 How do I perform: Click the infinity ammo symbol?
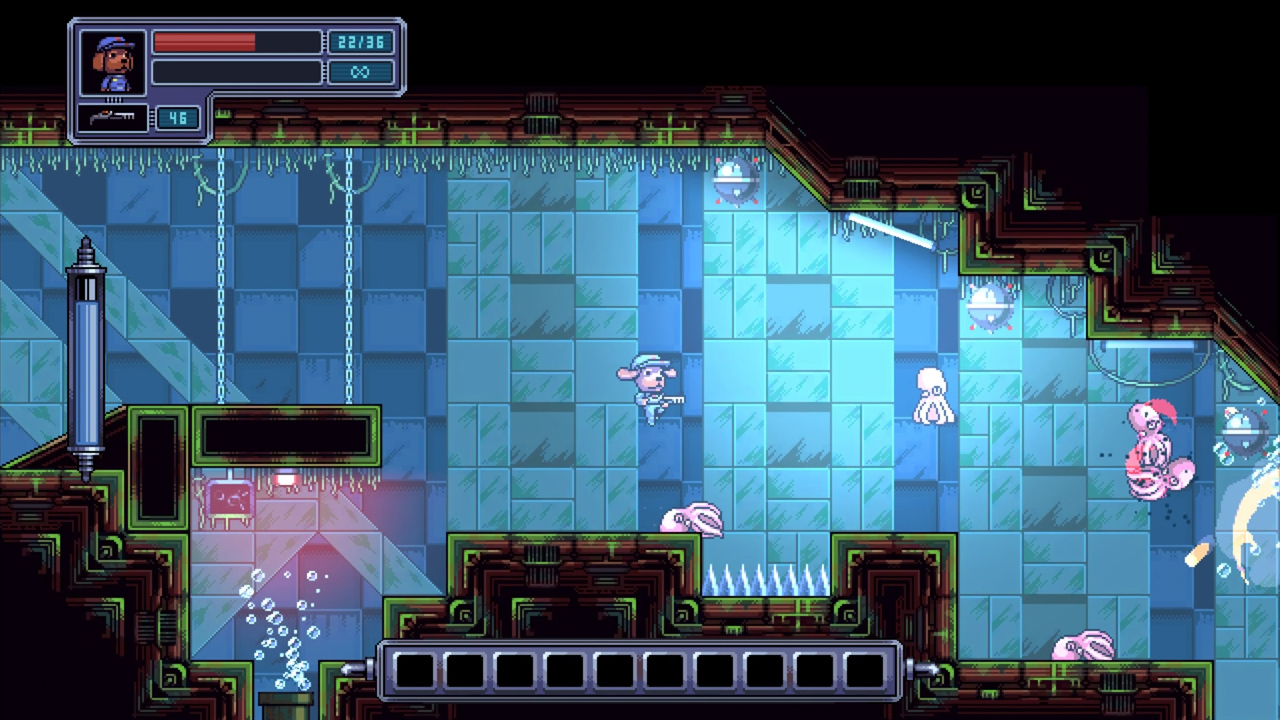click(361, 71)
